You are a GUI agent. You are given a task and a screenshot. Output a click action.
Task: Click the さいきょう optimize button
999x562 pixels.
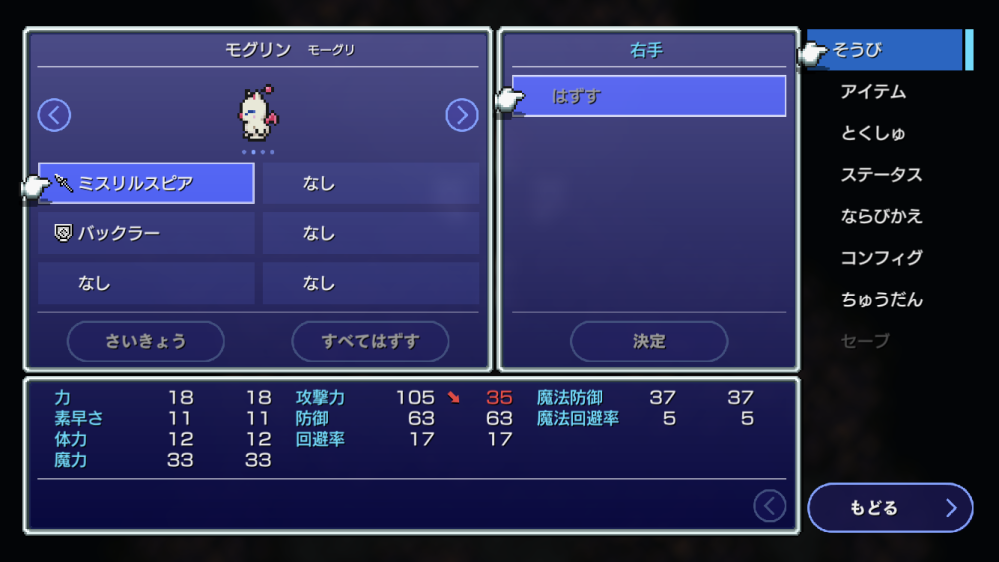pos(146,341)
